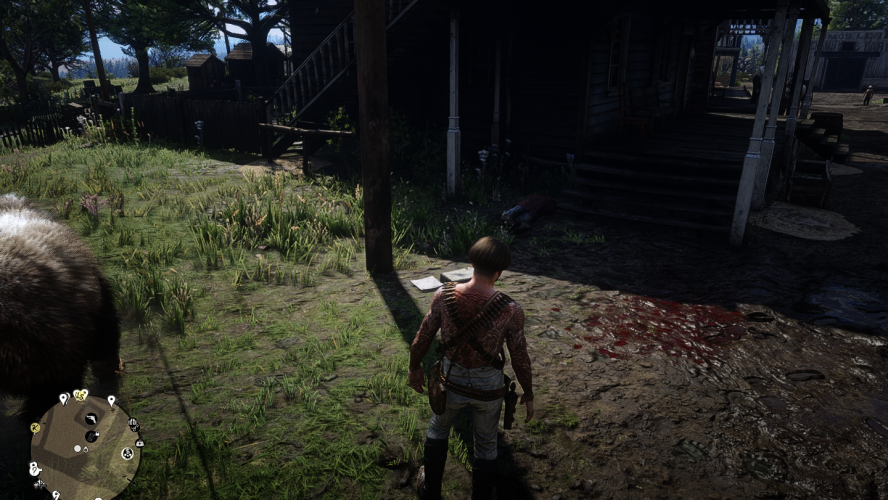Click the doctor medical bag marker
Viewport: 888px width, 500px height.
click(x=139, y=441)
